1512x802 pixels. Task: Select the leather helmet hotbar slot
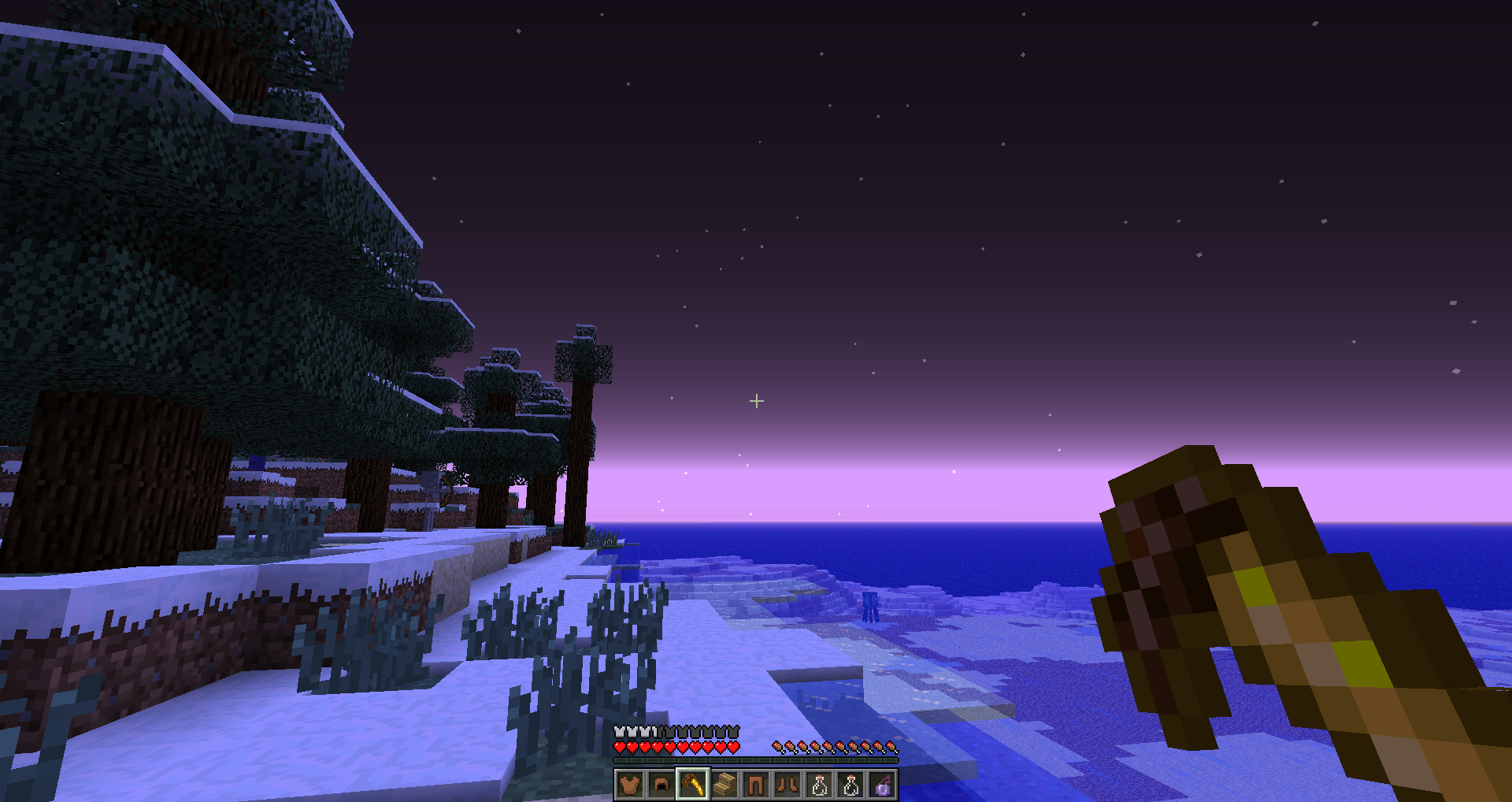[661, 785]
